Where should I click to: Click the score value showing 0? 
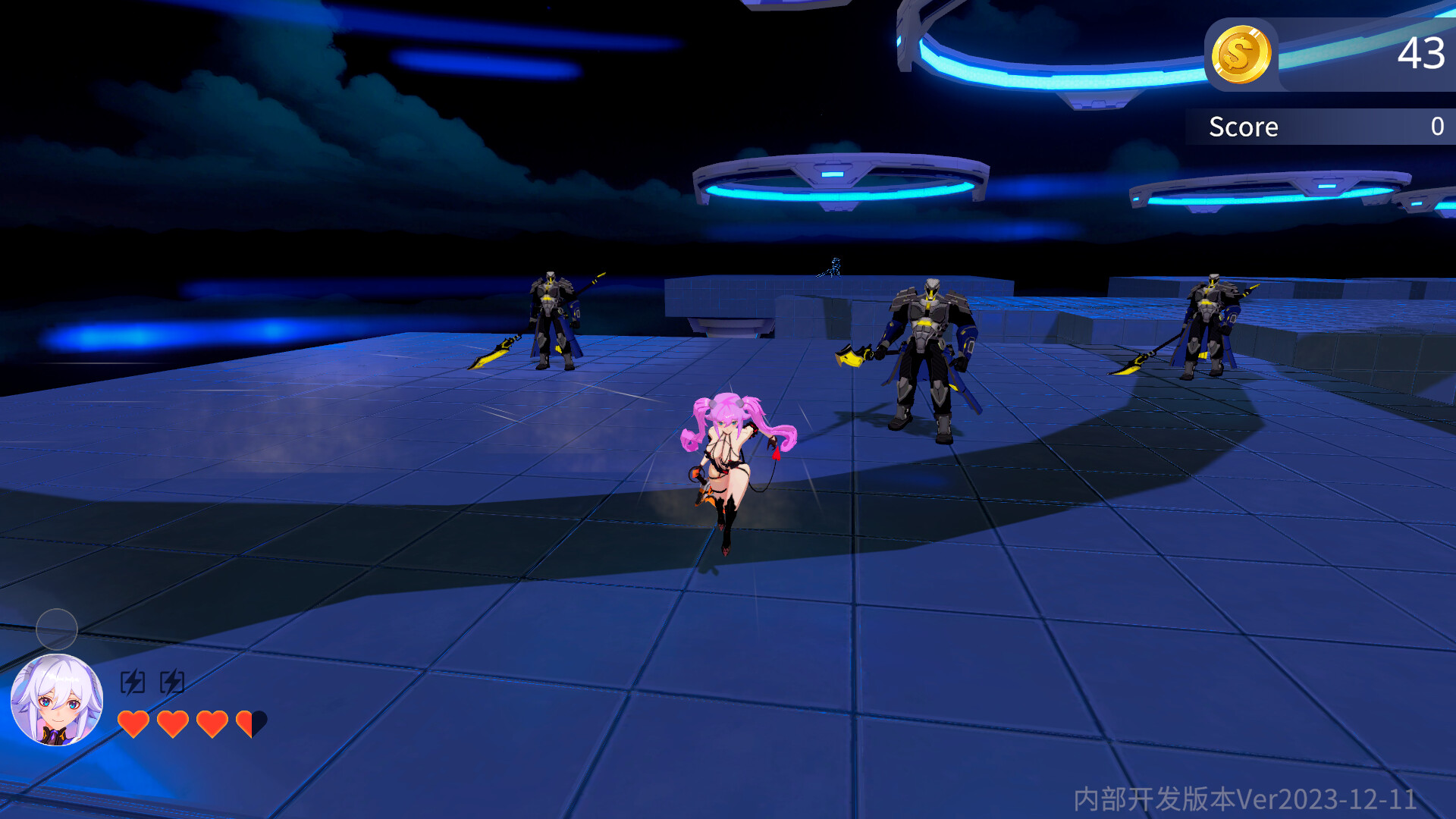[1438, 126]
